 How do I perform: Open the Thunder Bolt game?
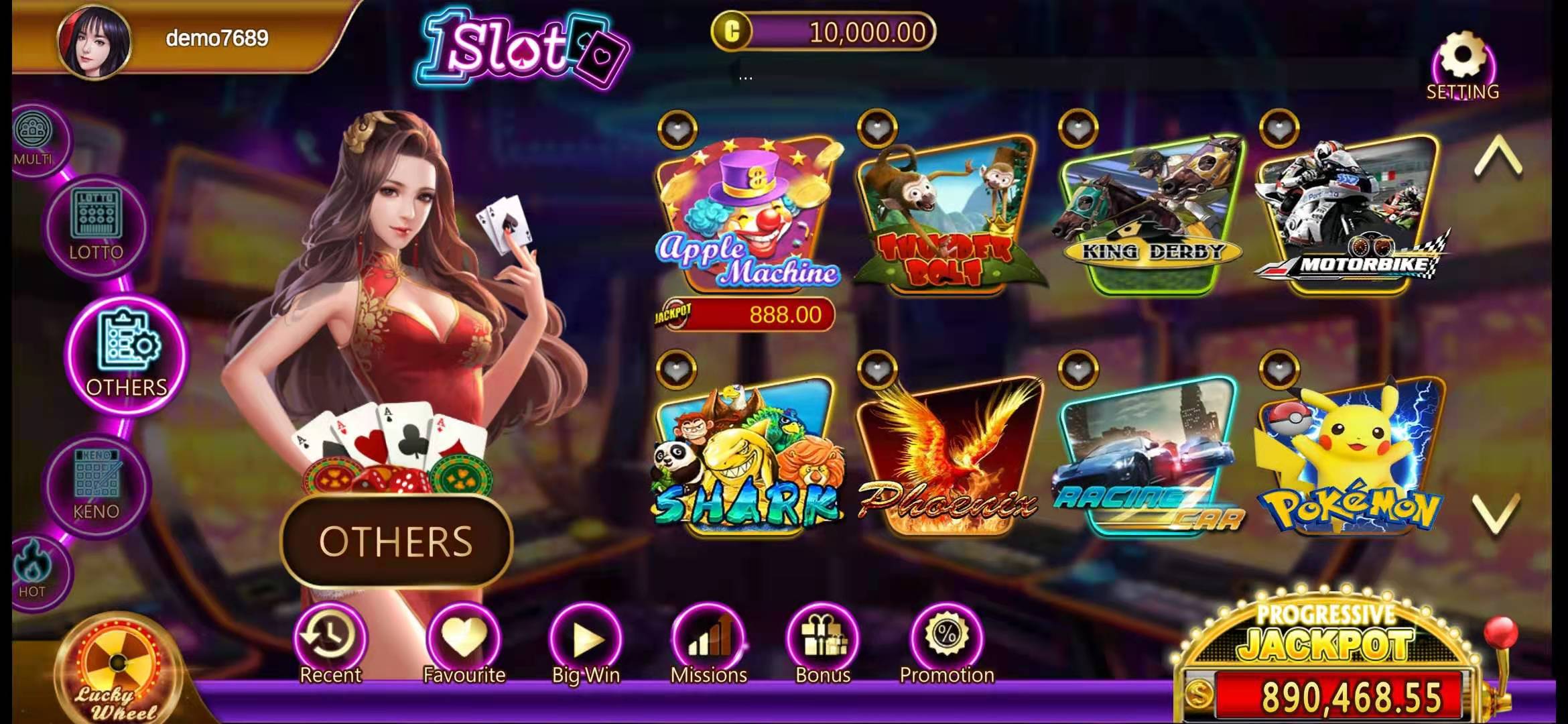946,216
